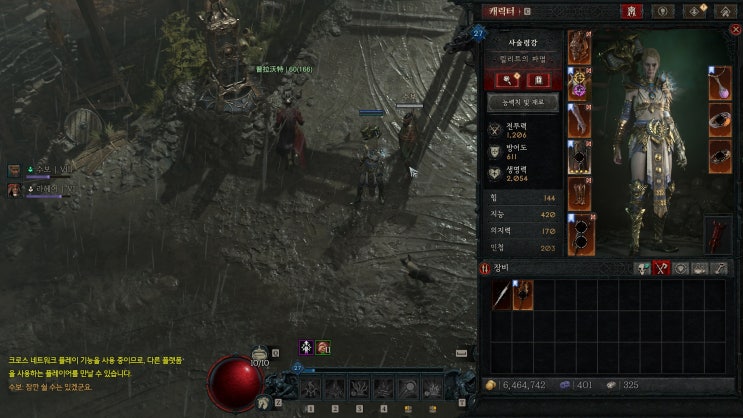
Task: Activate the skill in hotbar slot 3
Action: [360, 388]
